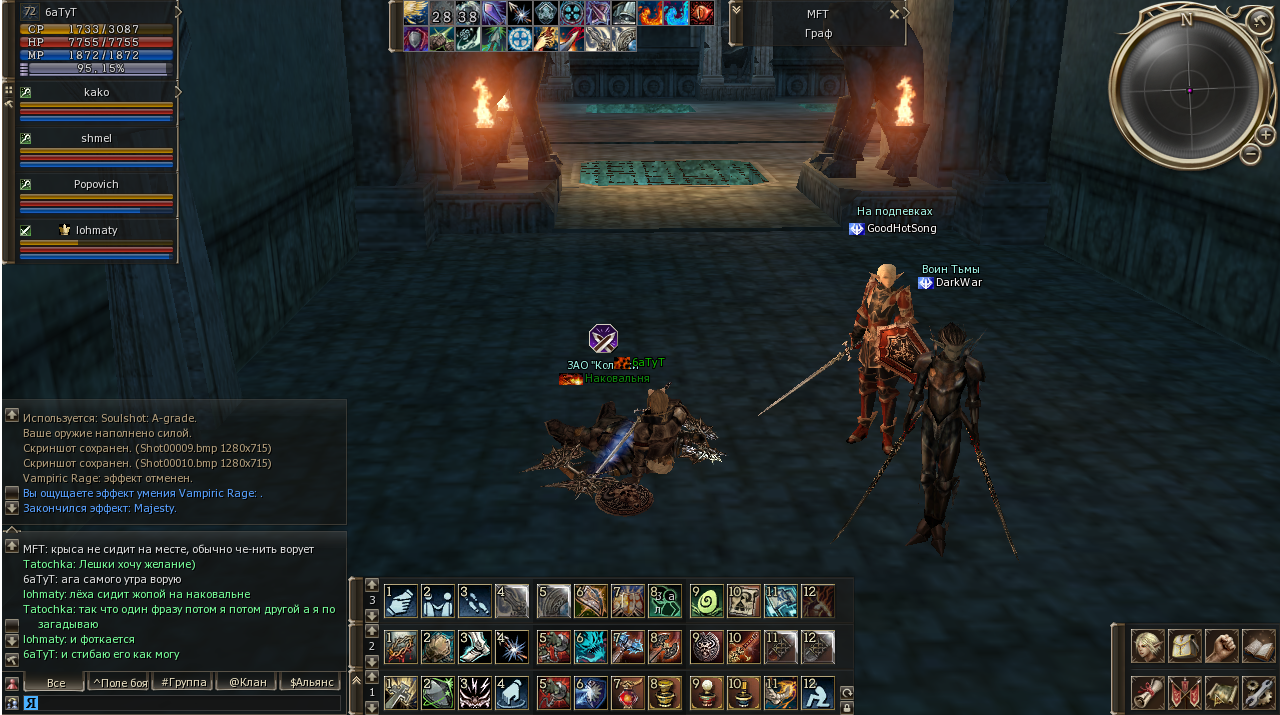
Task: Open the quest scroll icon
Action: [1147, 692]
